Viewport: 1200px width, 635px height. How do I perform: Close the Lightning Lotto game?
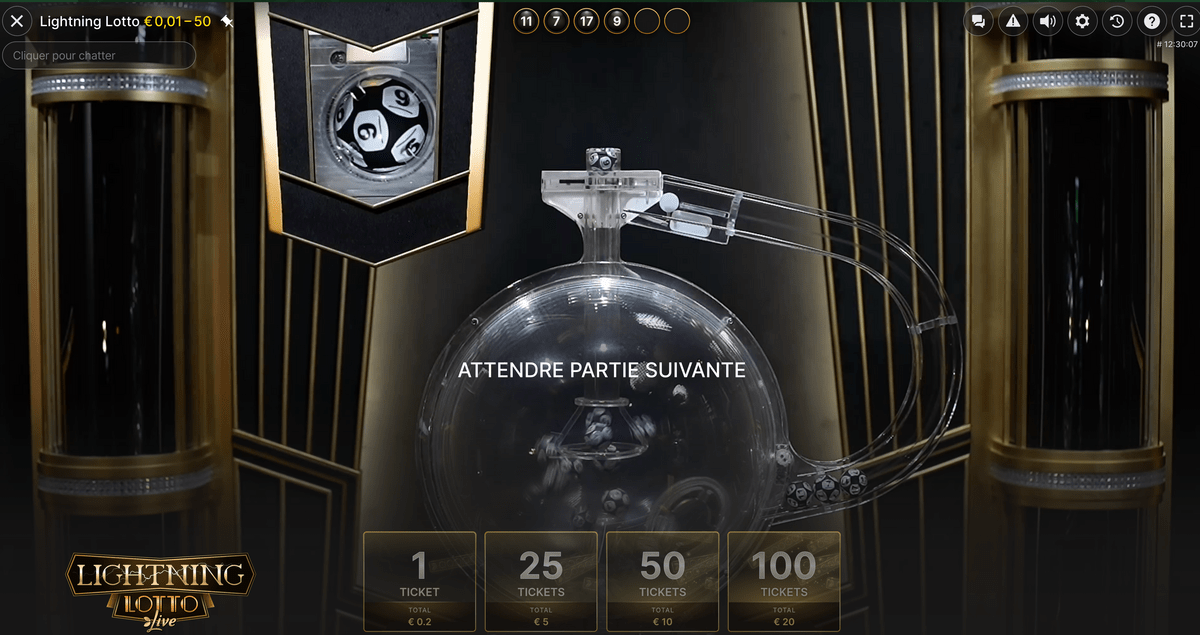[17, 21]
